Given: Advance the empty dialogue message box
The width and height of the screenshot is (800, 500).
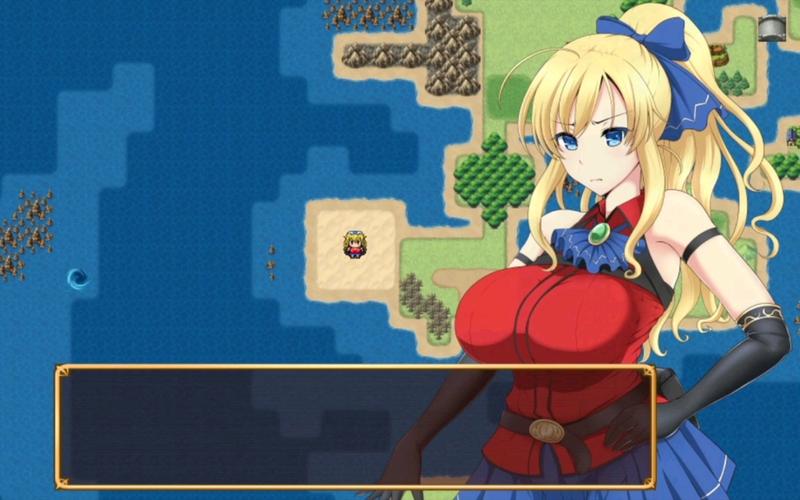Looking at the screenshot, I should click(355, 426).
